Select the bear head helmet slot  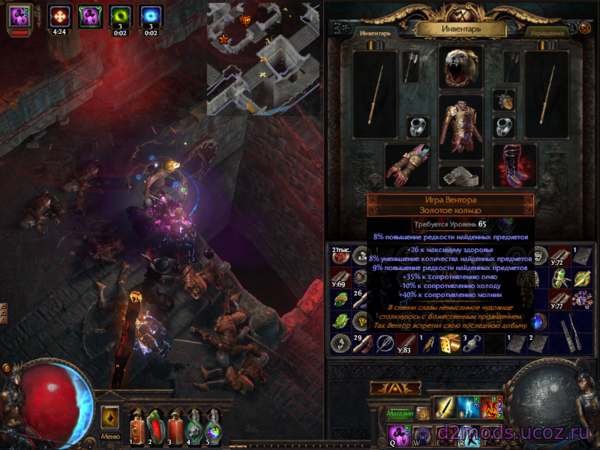click(x=461, y=66)
